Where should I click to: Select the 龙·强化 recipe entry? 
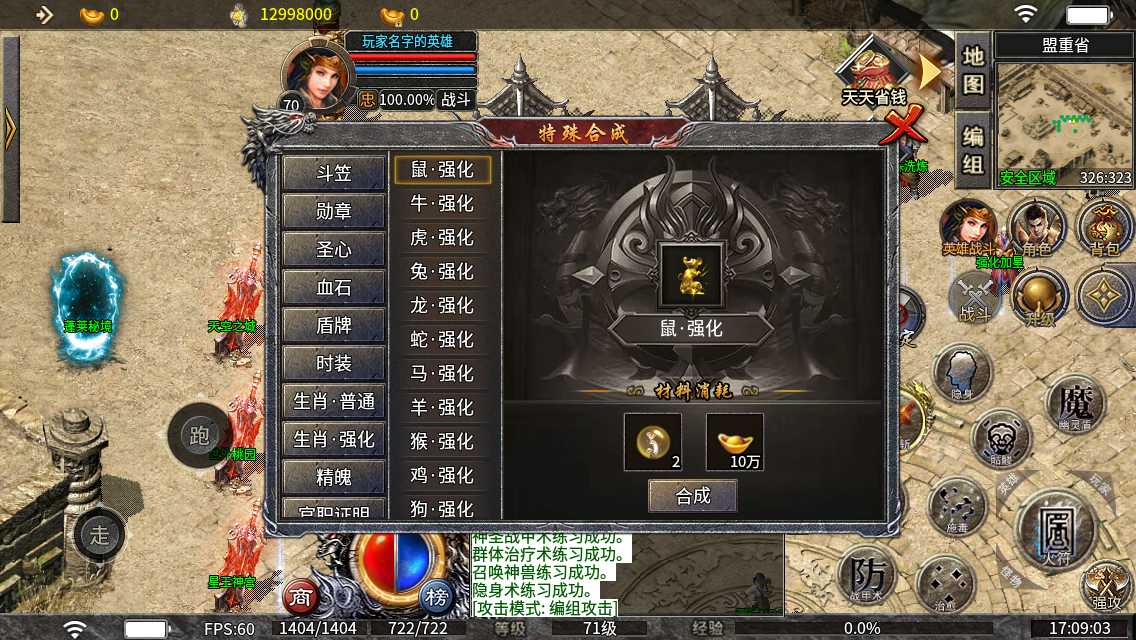click(x=442, y=306)
